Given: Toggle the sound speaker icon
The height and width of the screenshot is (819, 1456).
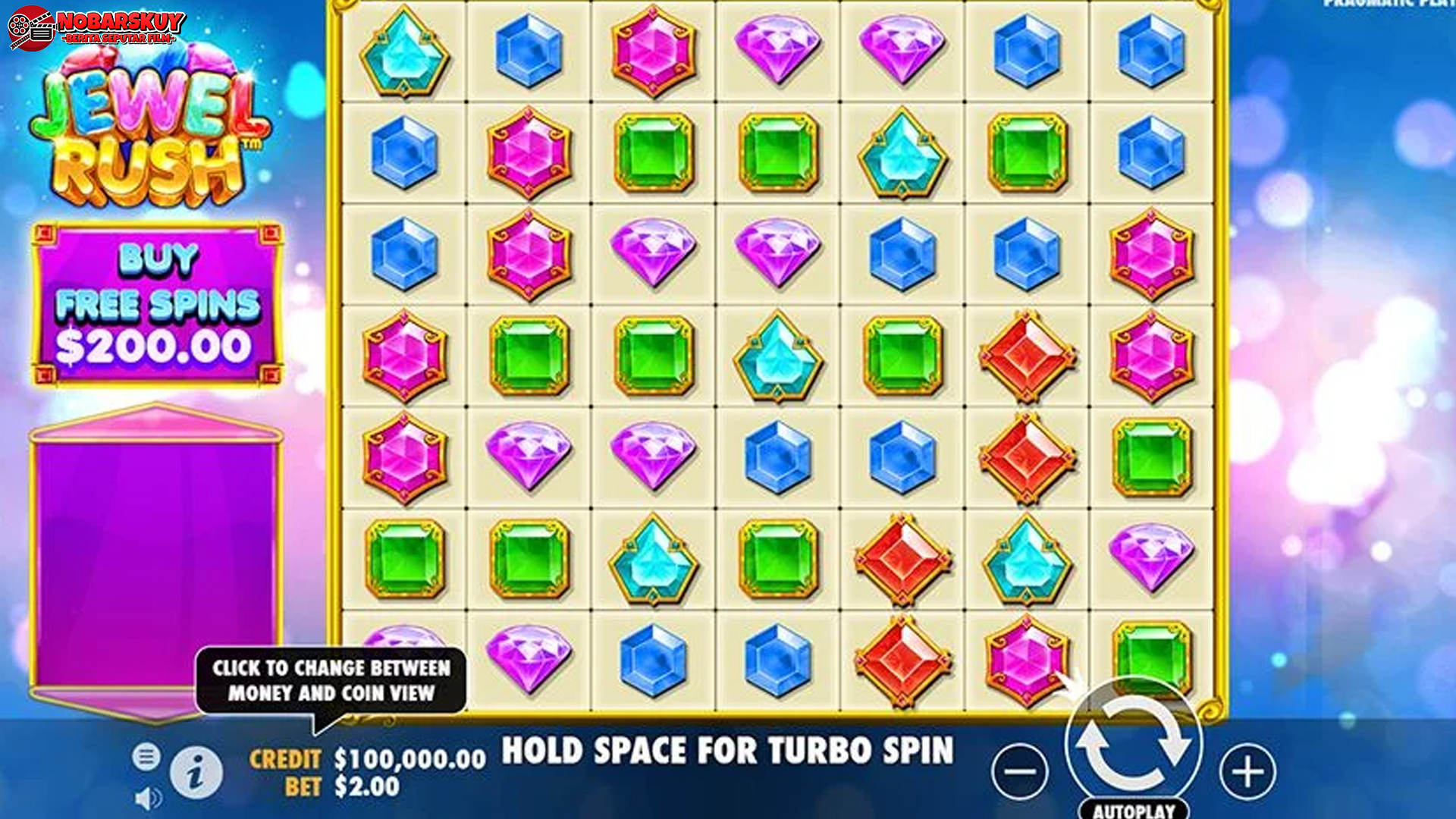Looking at the screenshot, I should [147, 798].
